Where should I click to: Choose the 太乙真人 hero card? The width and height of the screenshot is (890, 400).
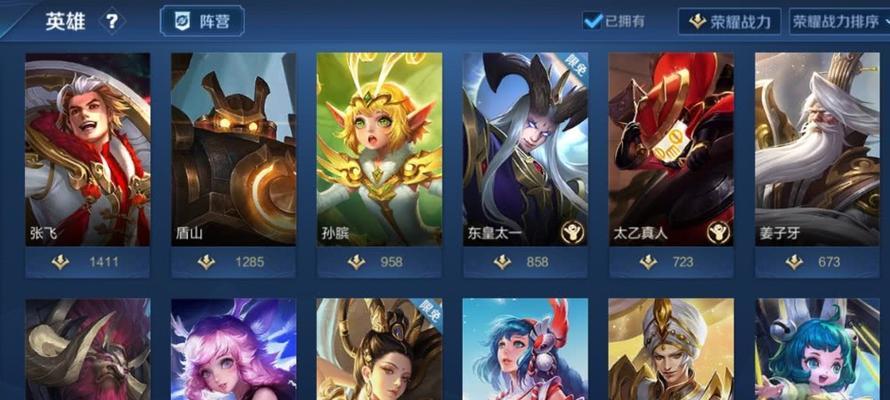point(671,160)
